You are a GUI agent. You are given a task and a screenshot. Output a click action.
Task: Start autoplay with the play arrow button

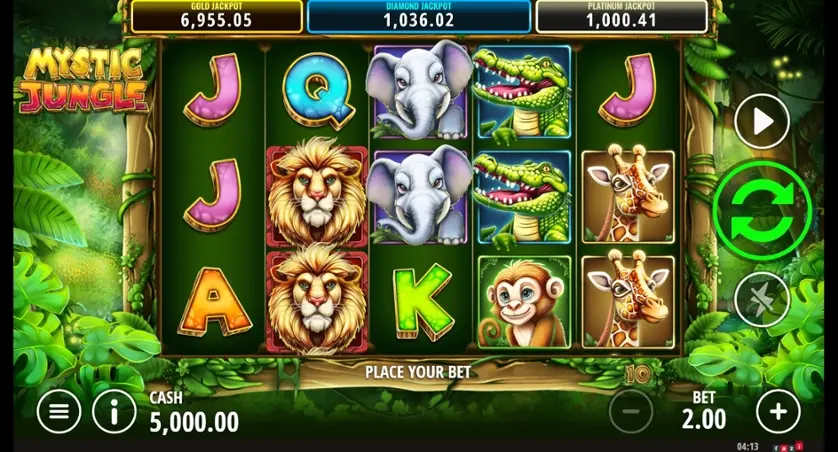pyautogui.click(x=762, y=122)
